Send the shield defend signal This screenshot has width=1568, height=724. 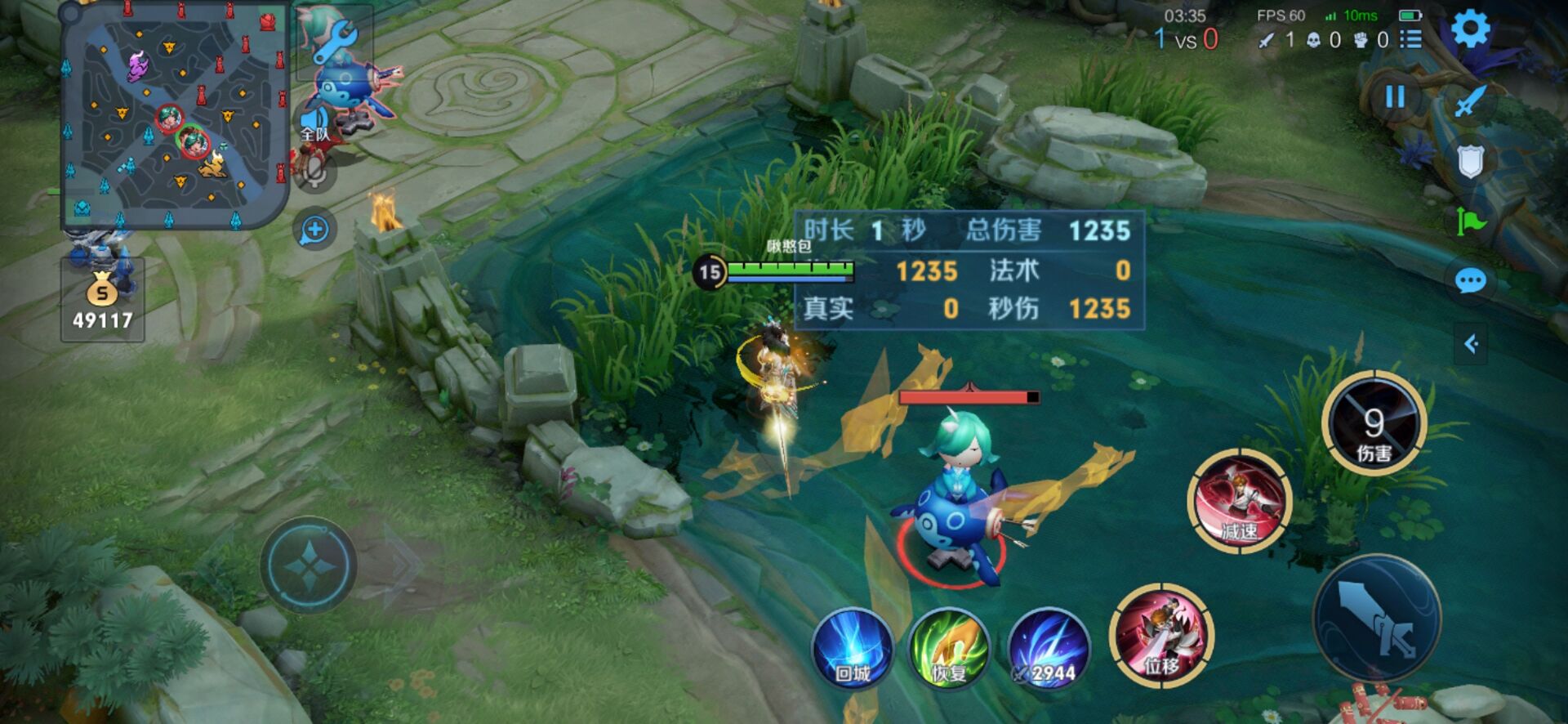(x=1470, y=162)
